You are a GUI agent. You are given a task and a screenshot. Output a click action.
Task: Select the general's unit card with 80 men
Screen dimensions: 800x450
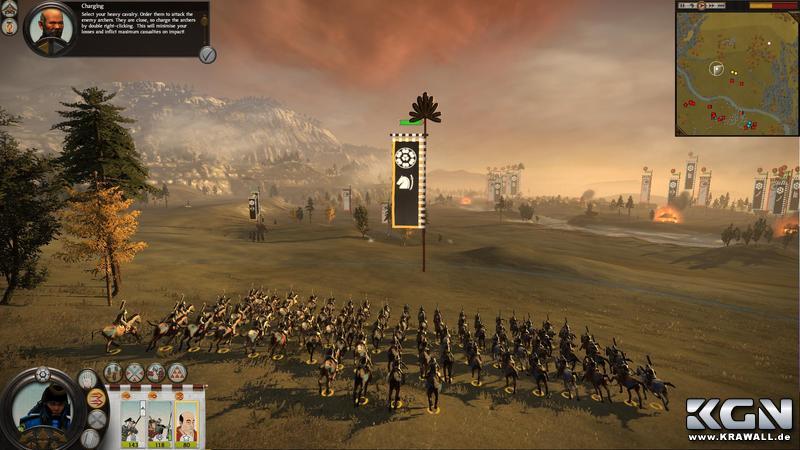click(186, 420)
